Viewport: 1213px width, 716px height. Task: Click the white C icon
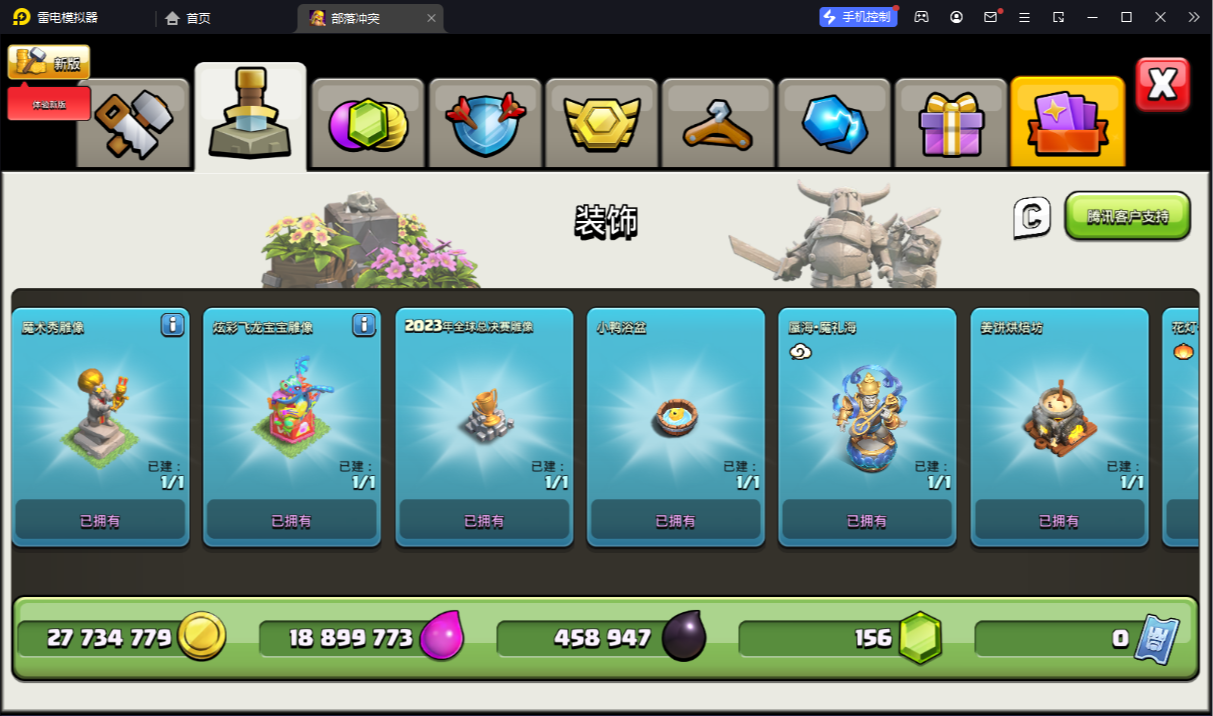(1032, 217)
